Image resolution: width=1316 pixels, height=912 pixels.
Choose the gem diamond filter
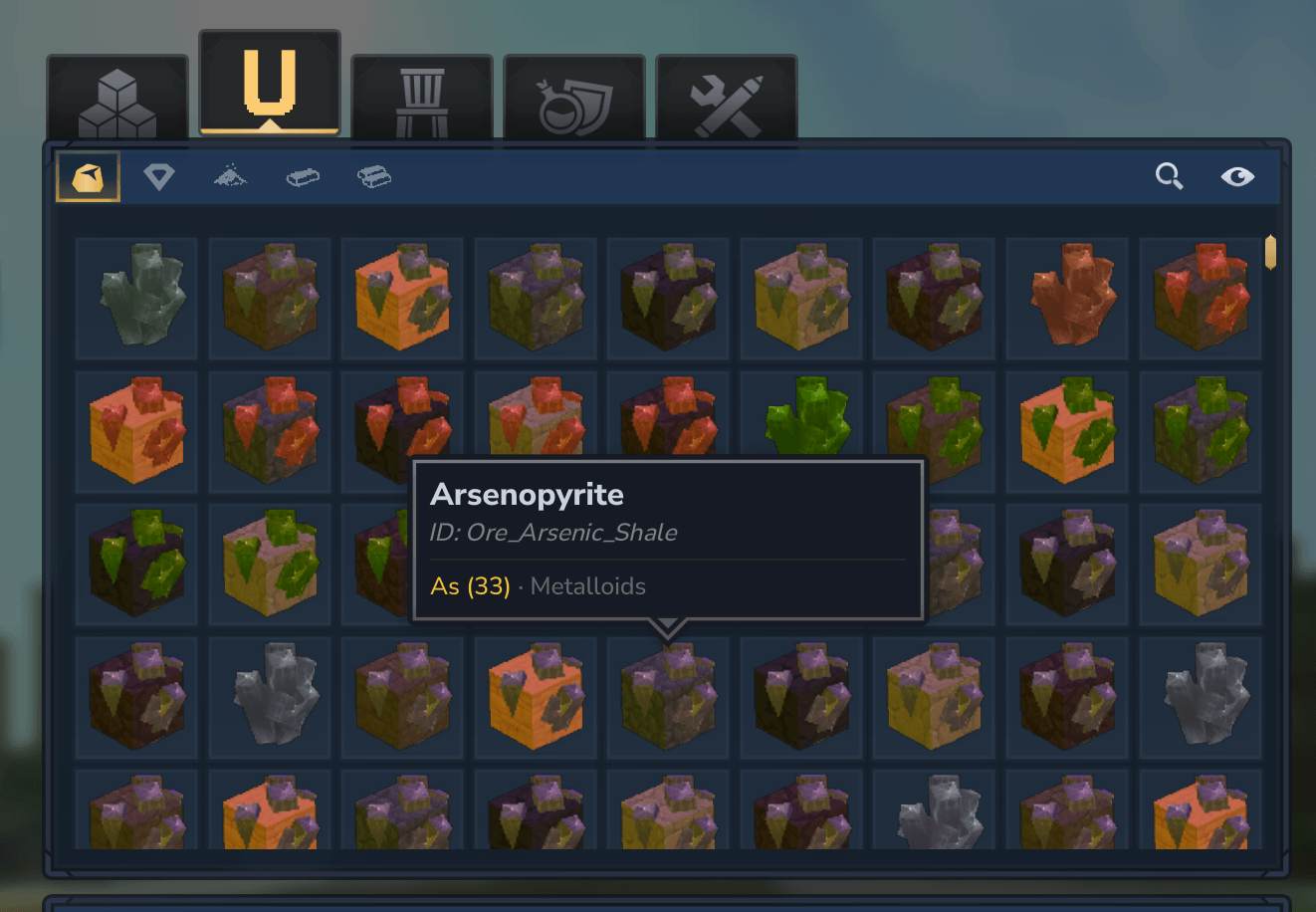159,177
